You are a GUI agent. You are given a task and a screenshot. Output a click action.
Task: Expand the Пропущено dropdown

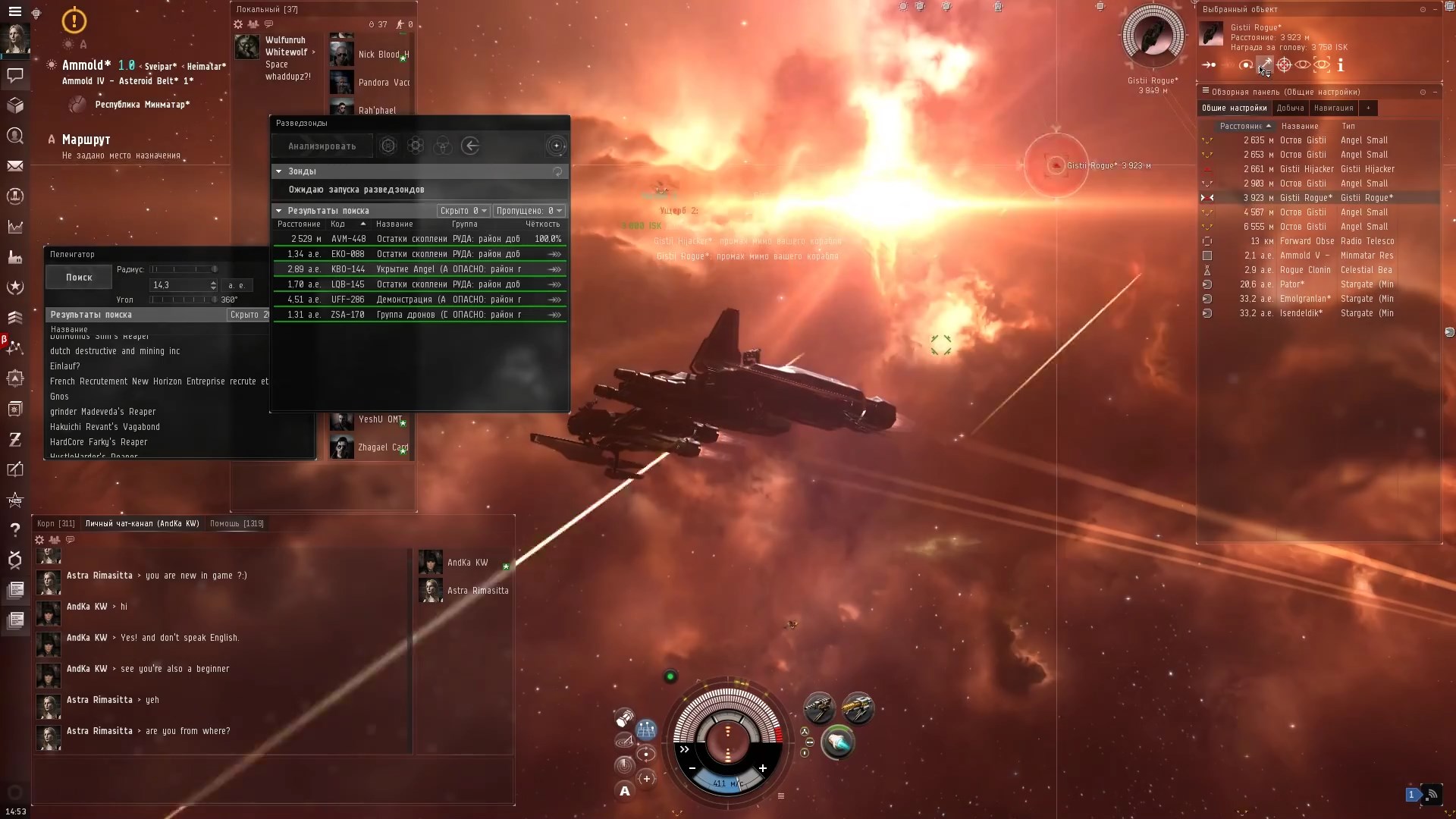coord(529,210)
